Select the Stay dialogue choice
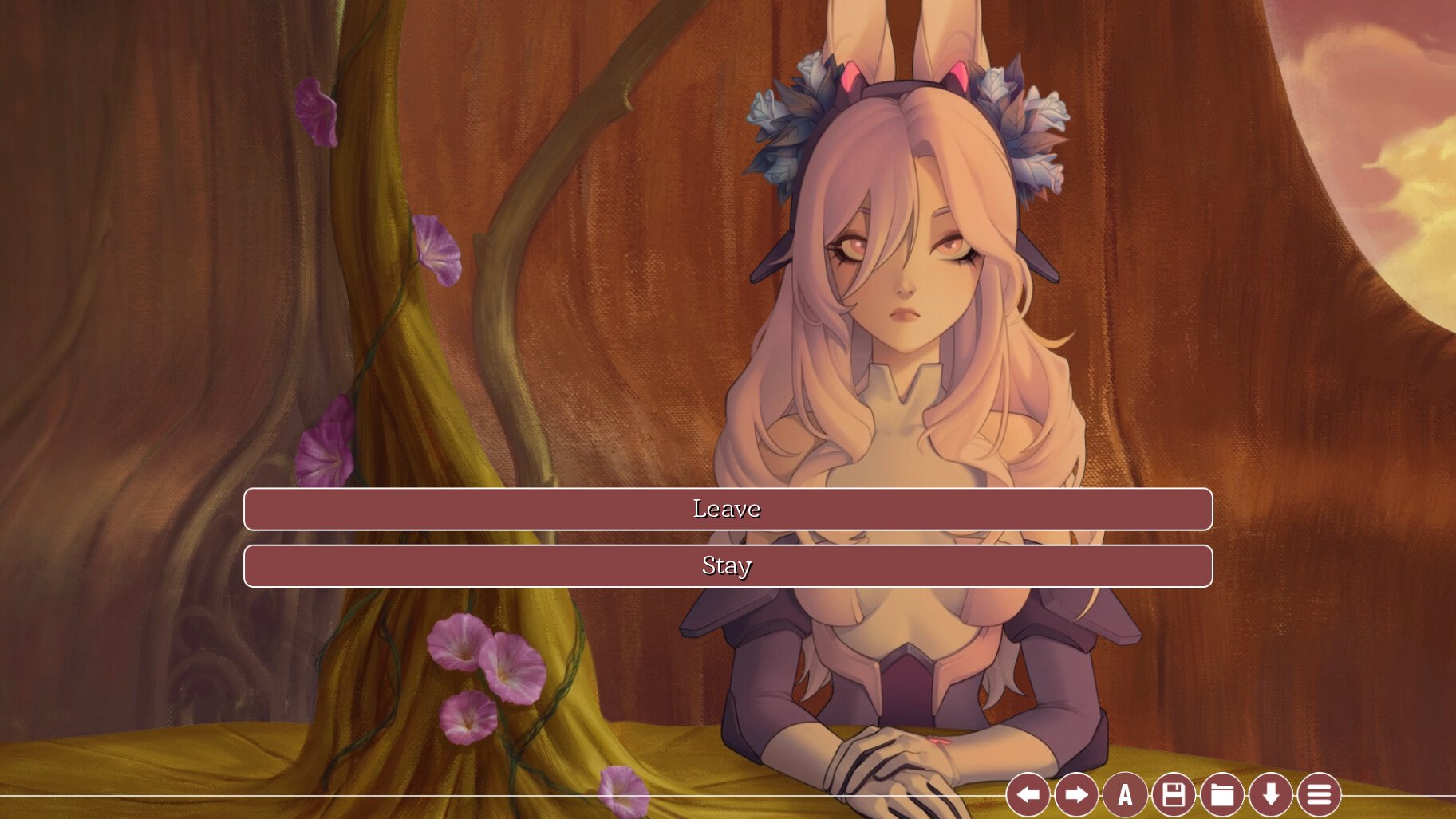 [x=728, y=566]
